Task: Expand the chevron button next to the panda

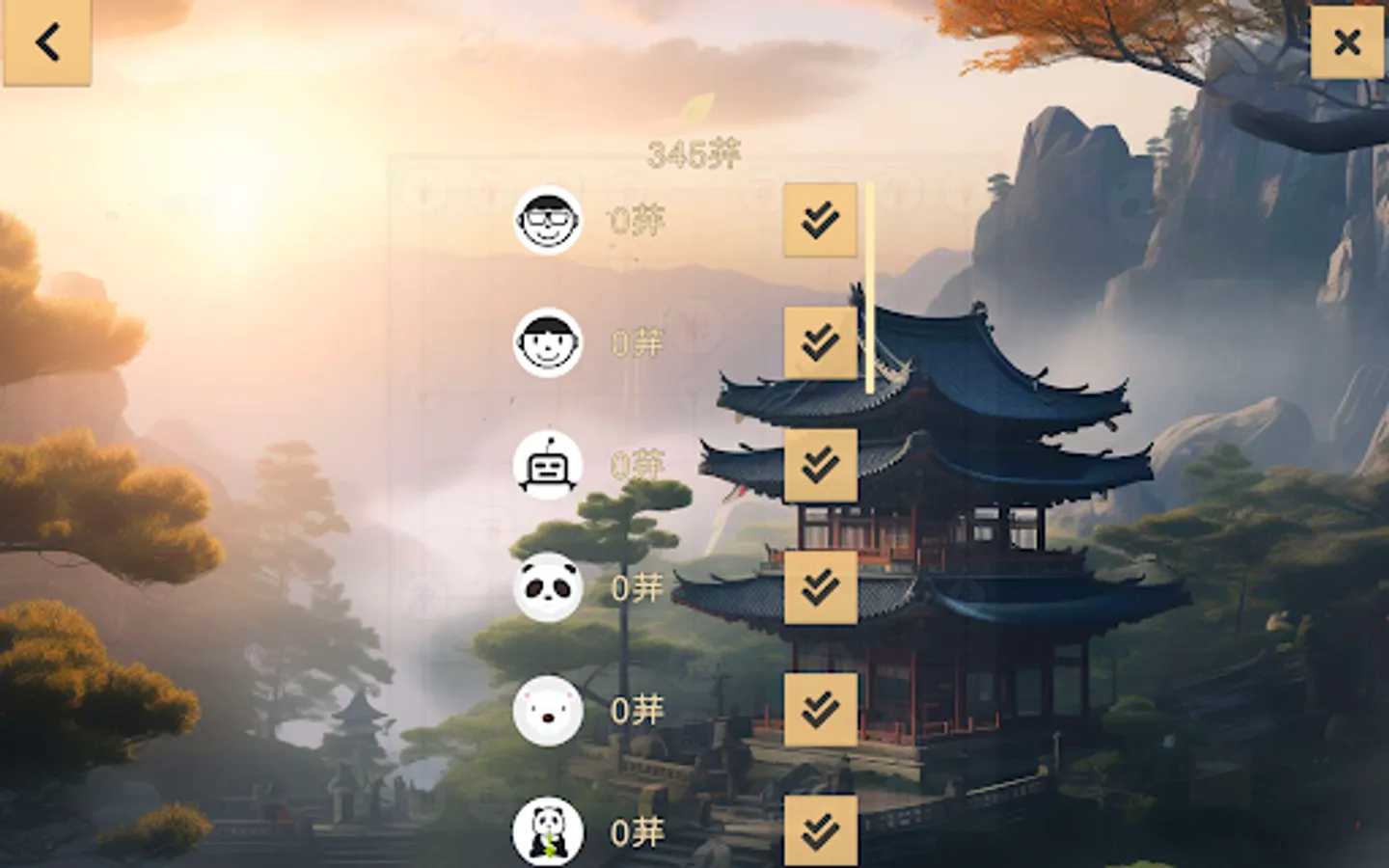Action: 821,589
